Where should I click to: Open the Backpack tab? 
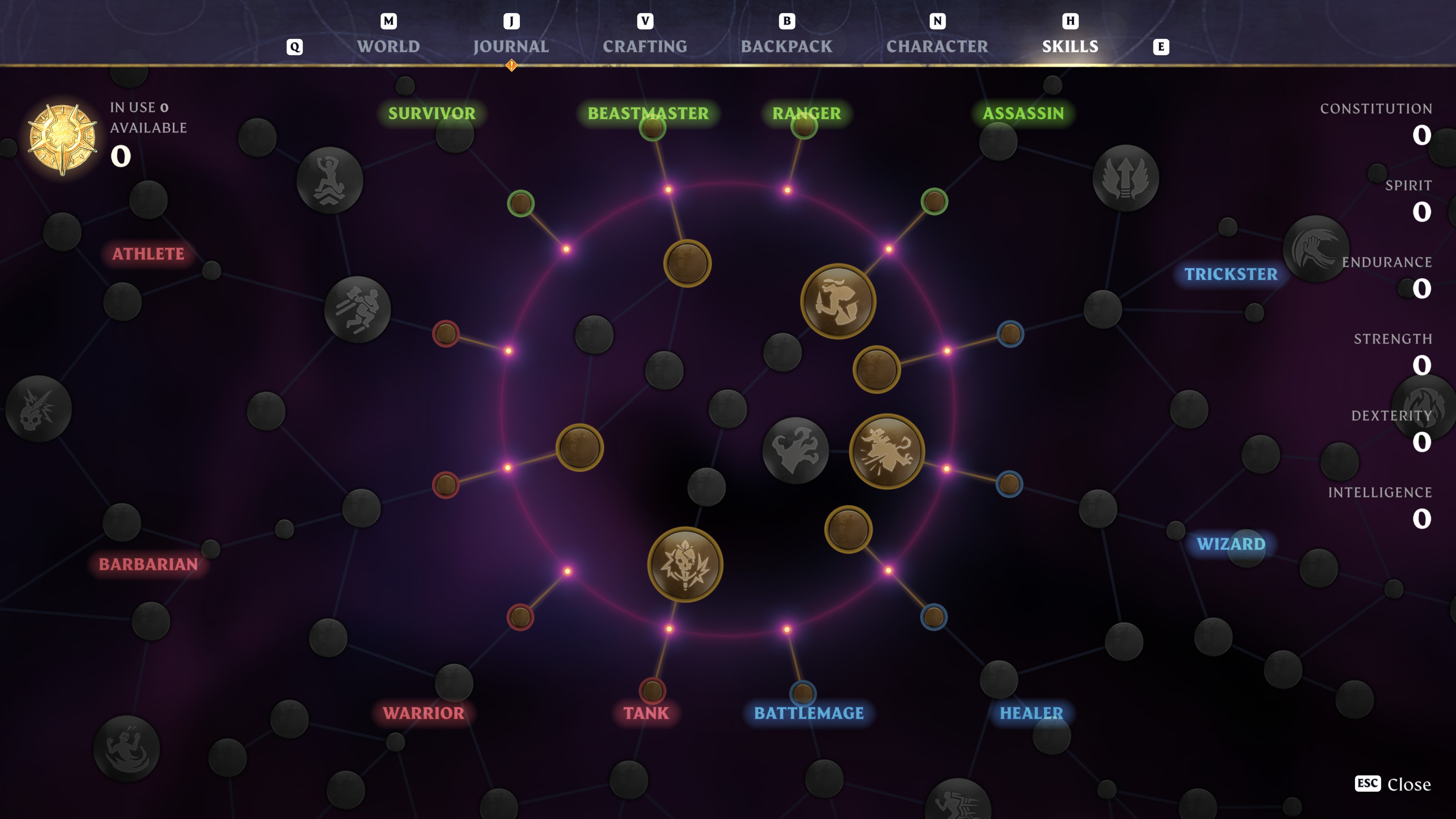click(x=786, y=46)
